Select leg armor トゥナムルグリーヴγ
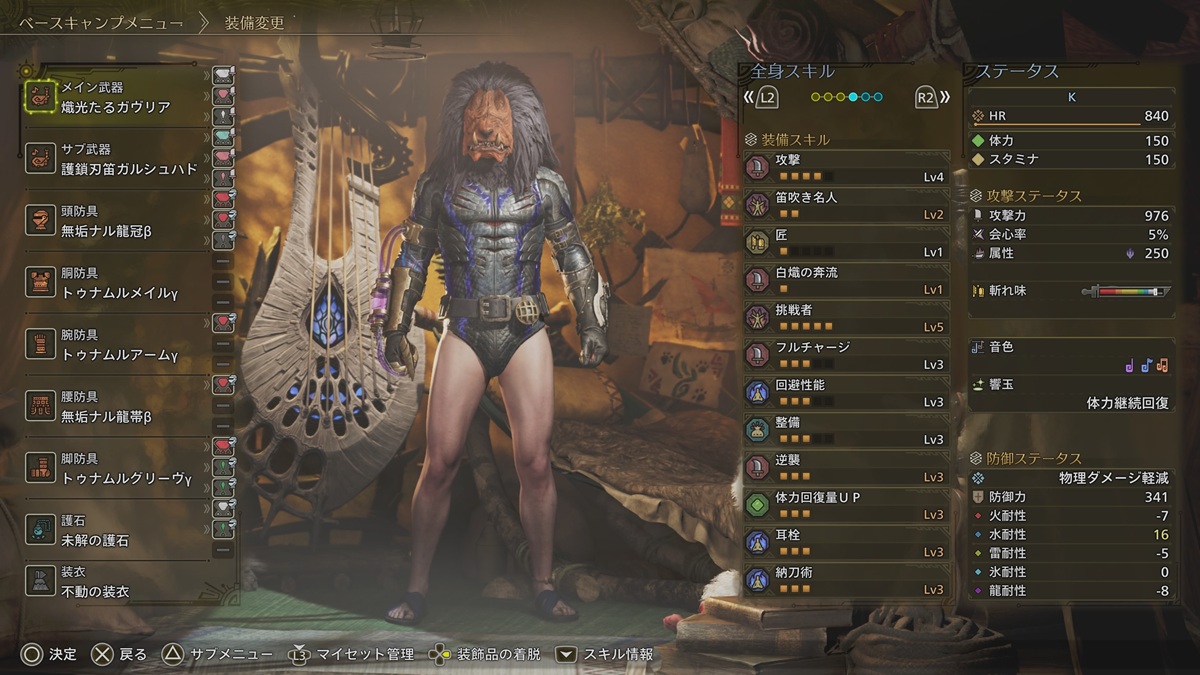 115,469
